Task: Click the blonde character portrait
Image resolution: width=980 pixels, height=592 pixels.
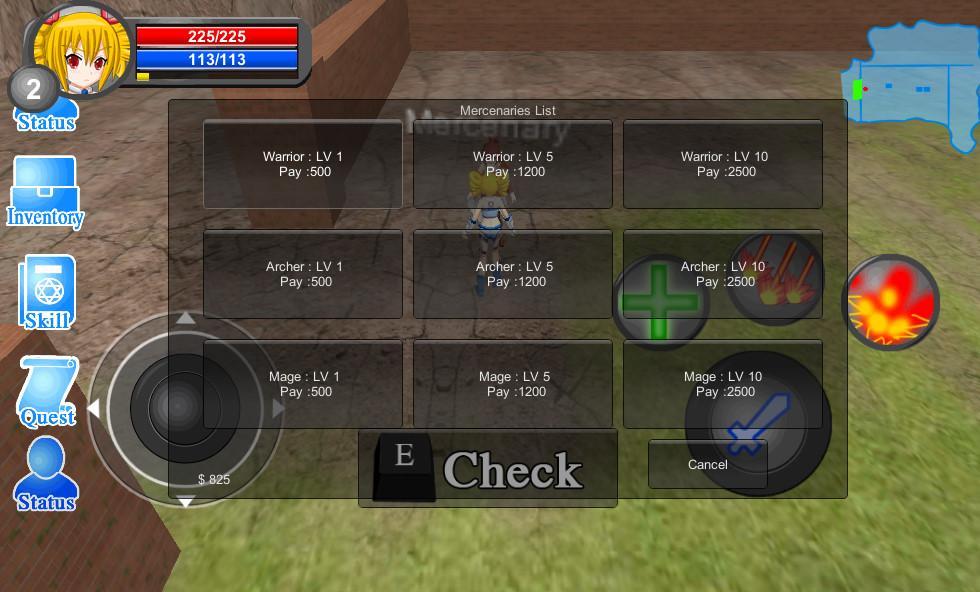Action: pyautogui.click(x=80, y=50)
